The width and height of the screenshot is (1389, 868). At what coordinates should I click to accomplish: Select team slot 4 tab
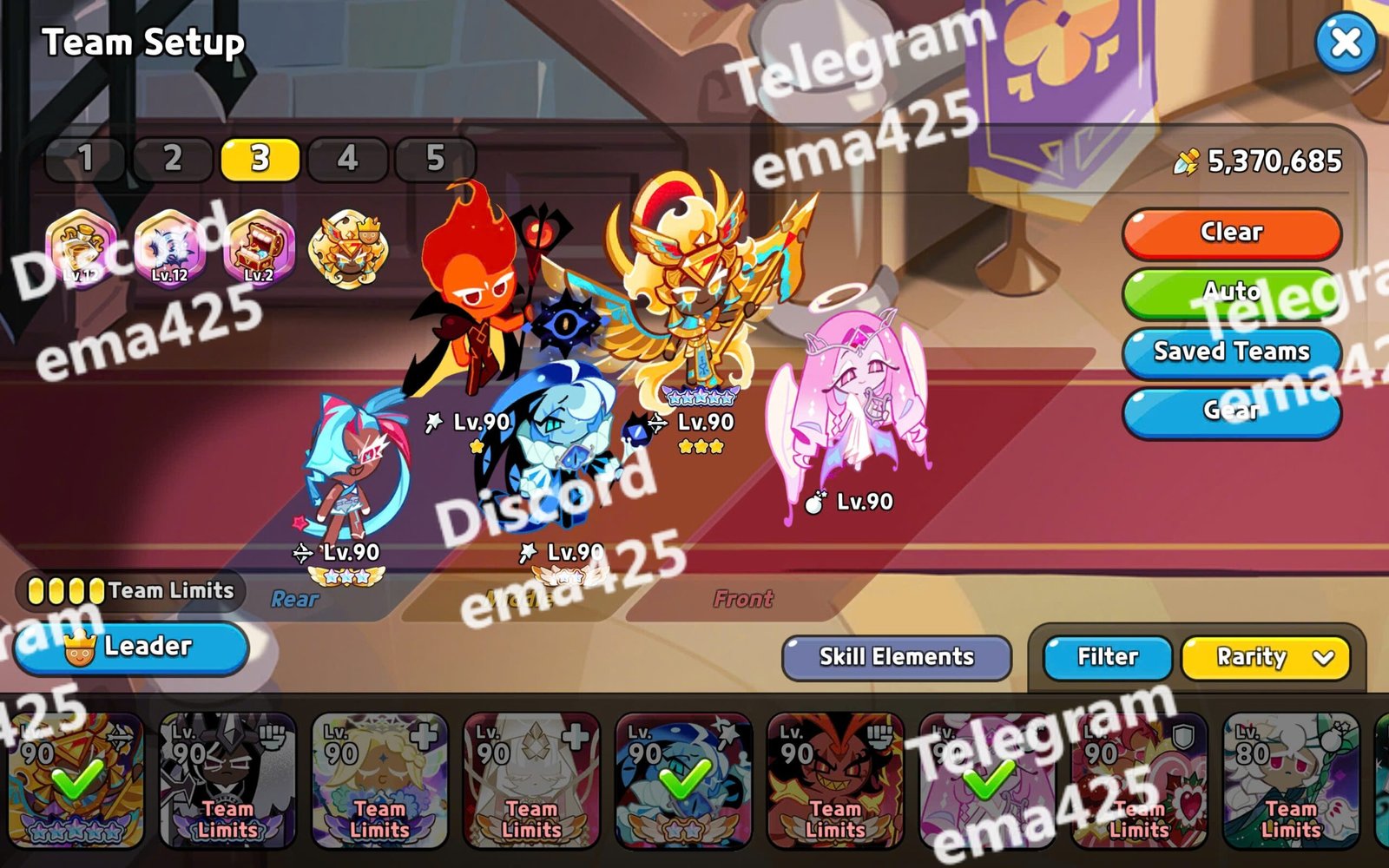[347, 159]
